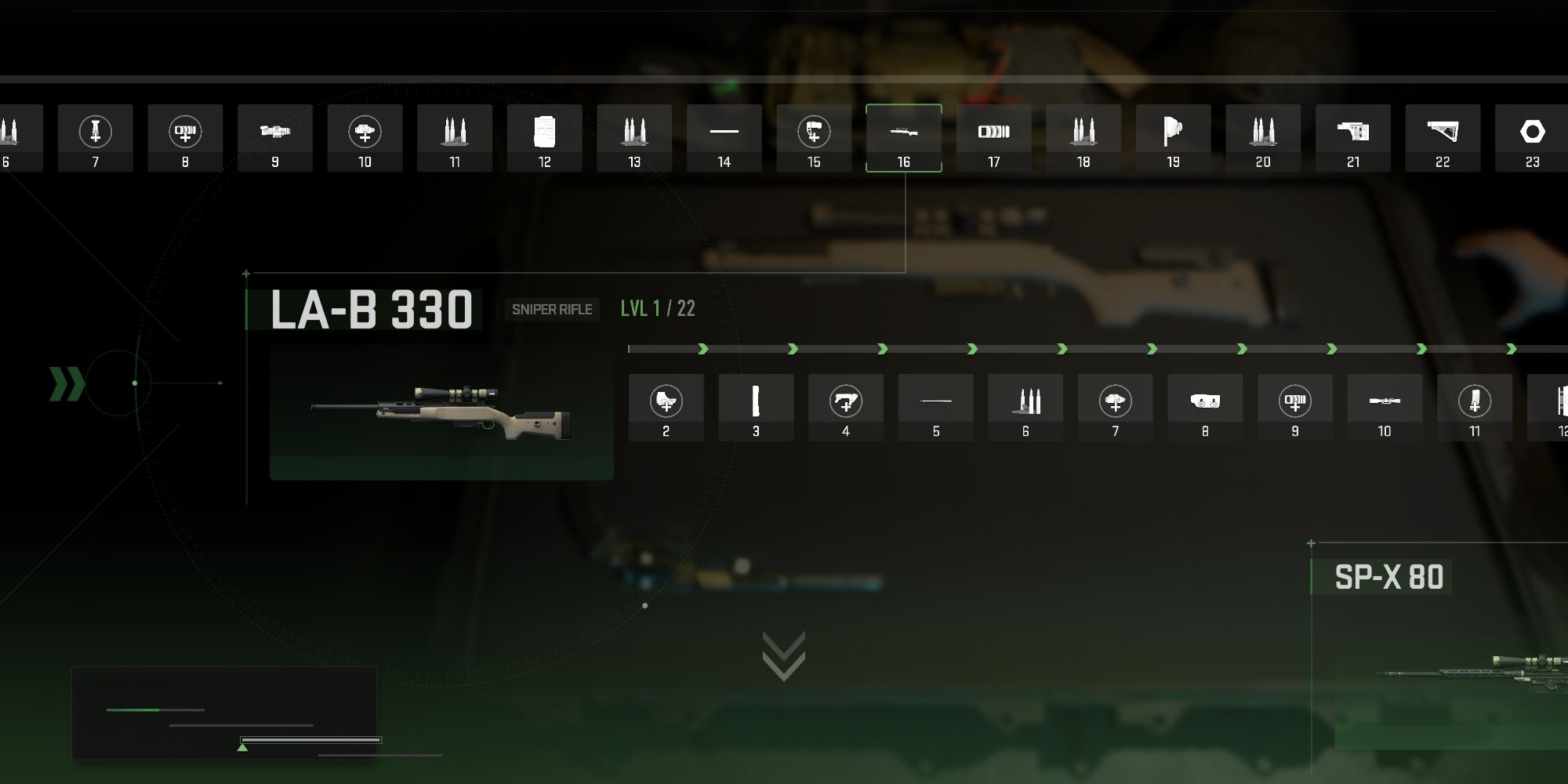Viewport: 1568px width, 784px height.
Task: Click the muzzle suppressor icon in slot 17
Action: pyautogui.click(x=993, y=133)
